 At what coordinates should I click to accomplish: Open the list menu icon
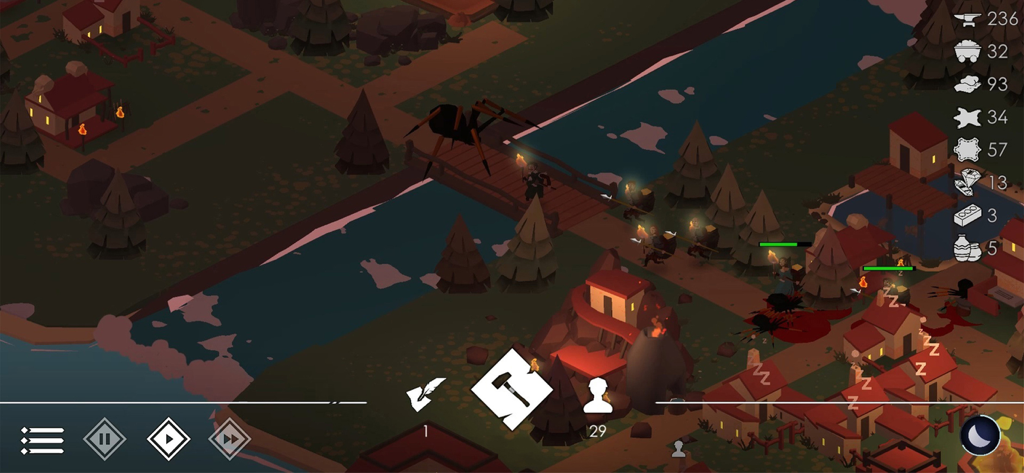[x=42, y=439]
